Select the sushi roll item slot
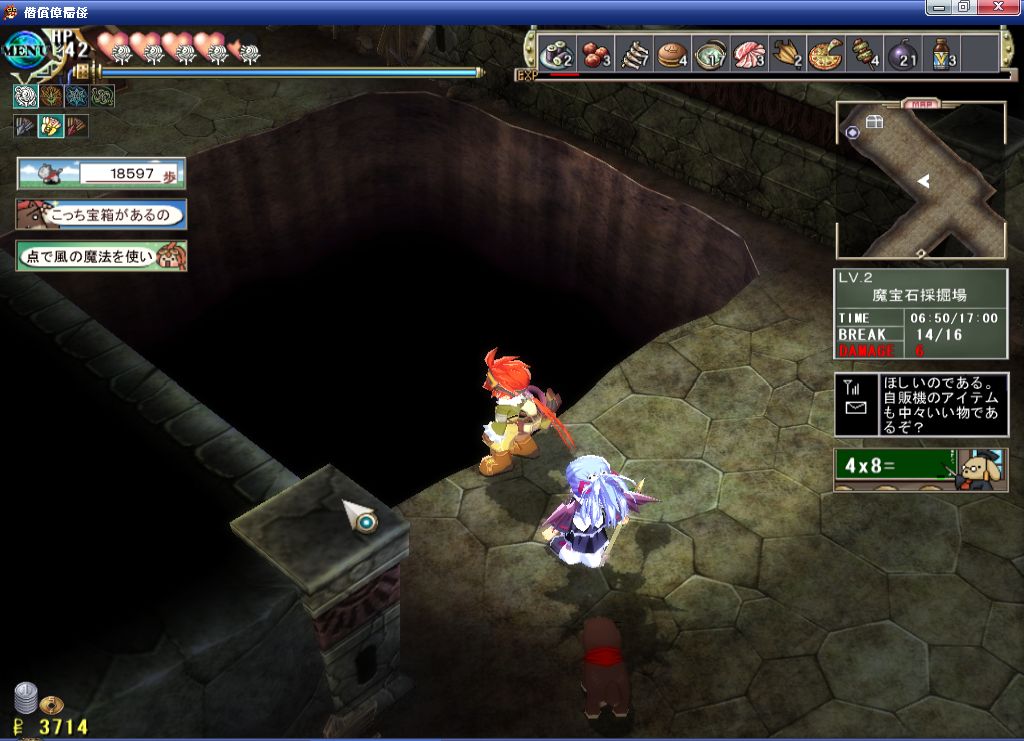Image resolution: width=1024 pixels, height=741 pixels. tap(555, 53)
